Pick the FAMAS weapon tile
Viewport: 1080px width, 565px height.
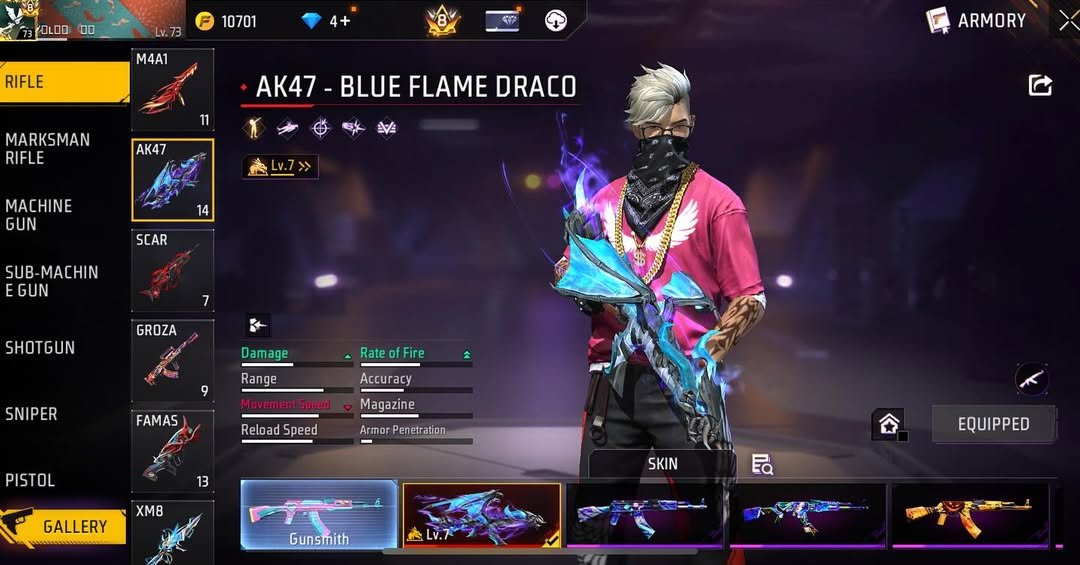click(172, 451)
